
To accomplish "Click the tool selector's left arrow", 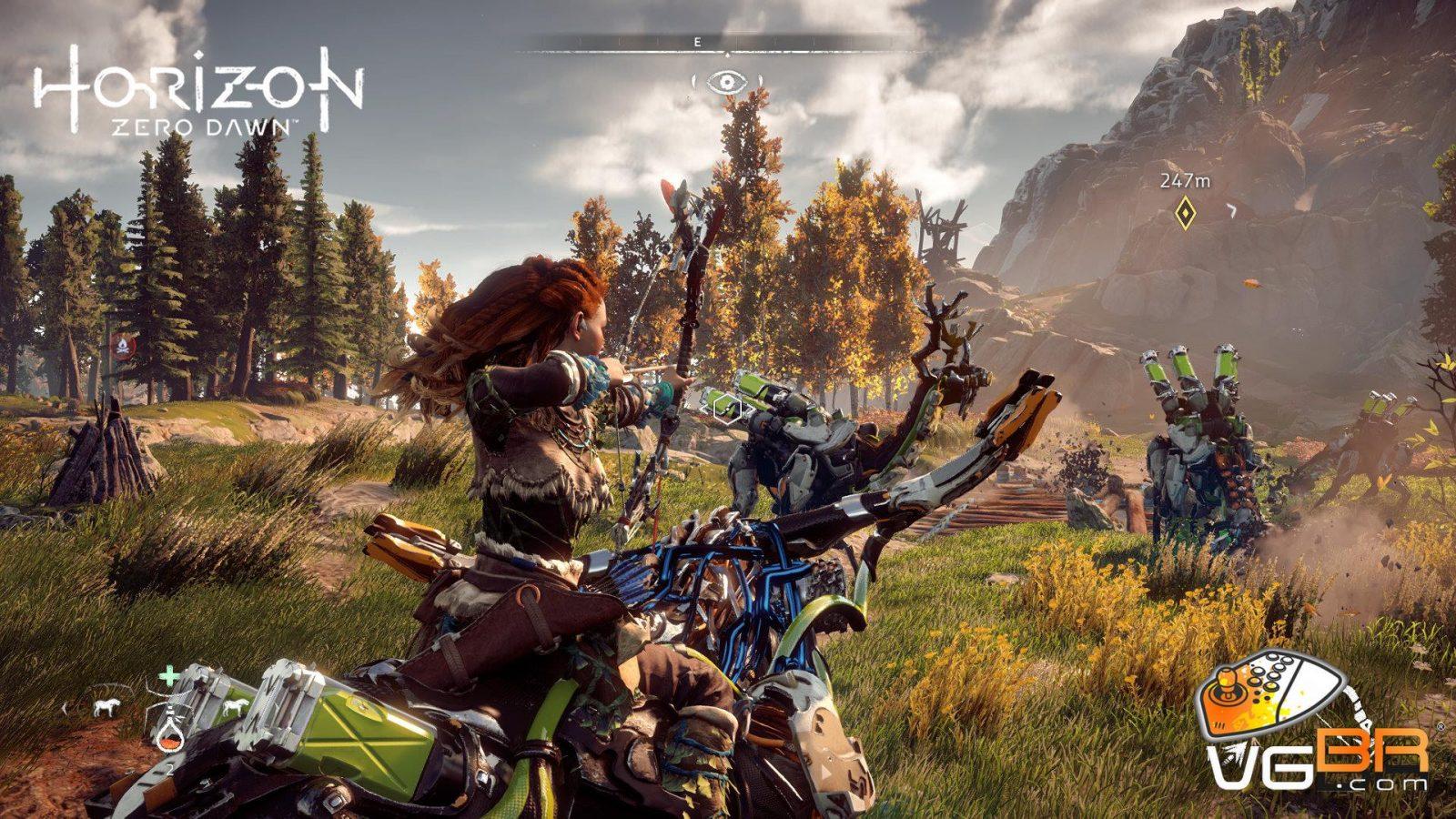I will tap(66, 707).
